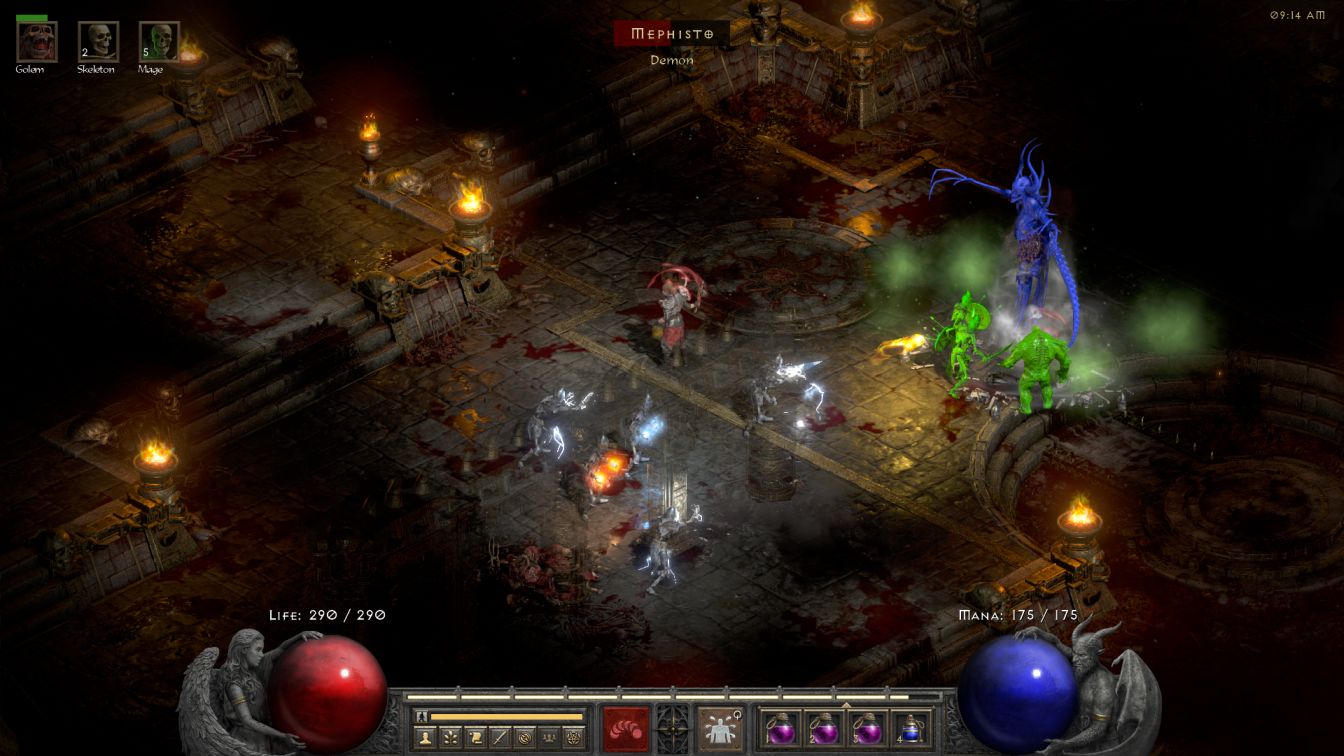Use the purple rejuvenation potion in belt slot 1
This screenshot has height=756, width=1344.
[780, 728]
